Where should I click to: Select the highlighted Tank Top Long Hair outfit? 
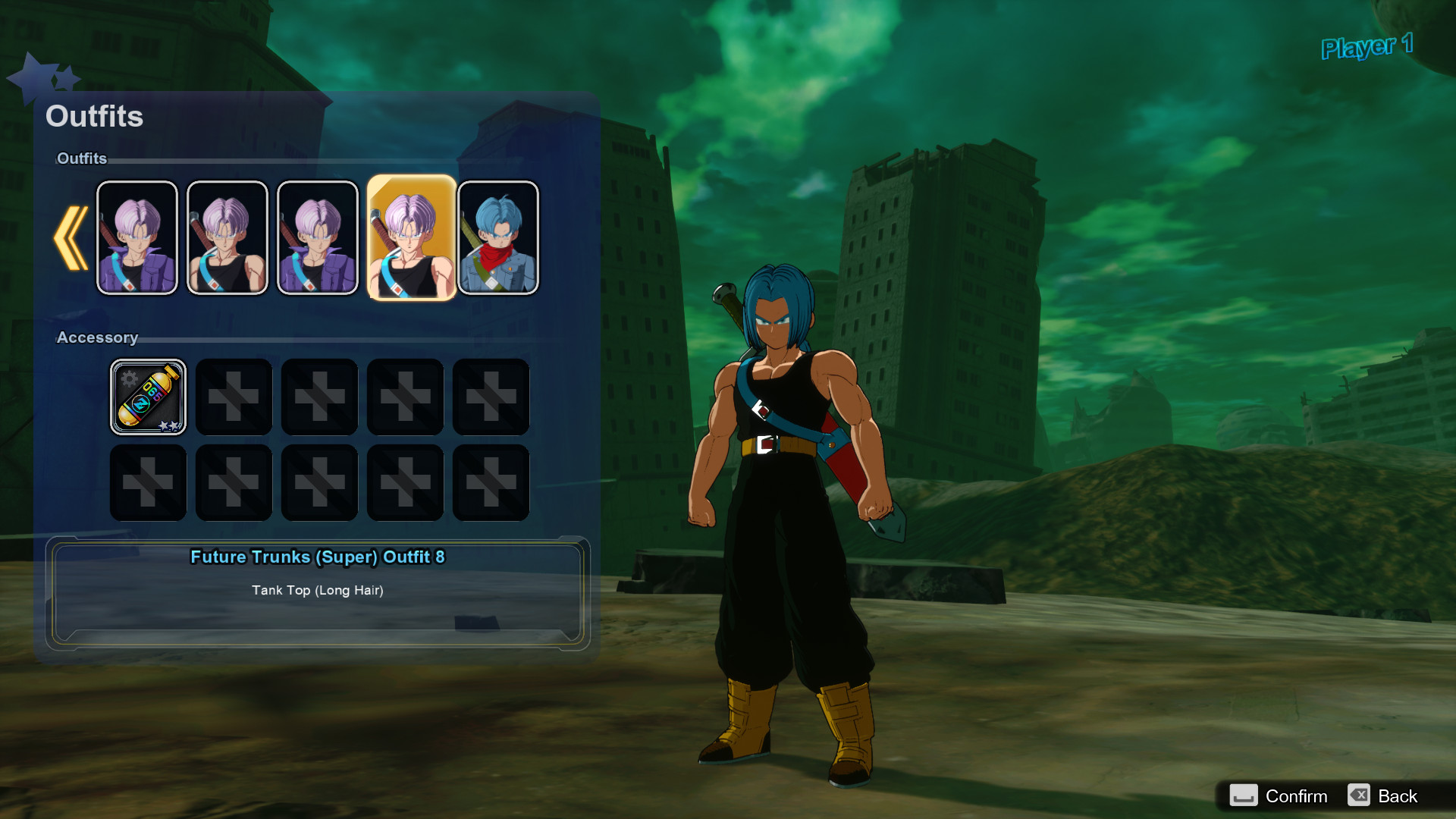(409, 237)
